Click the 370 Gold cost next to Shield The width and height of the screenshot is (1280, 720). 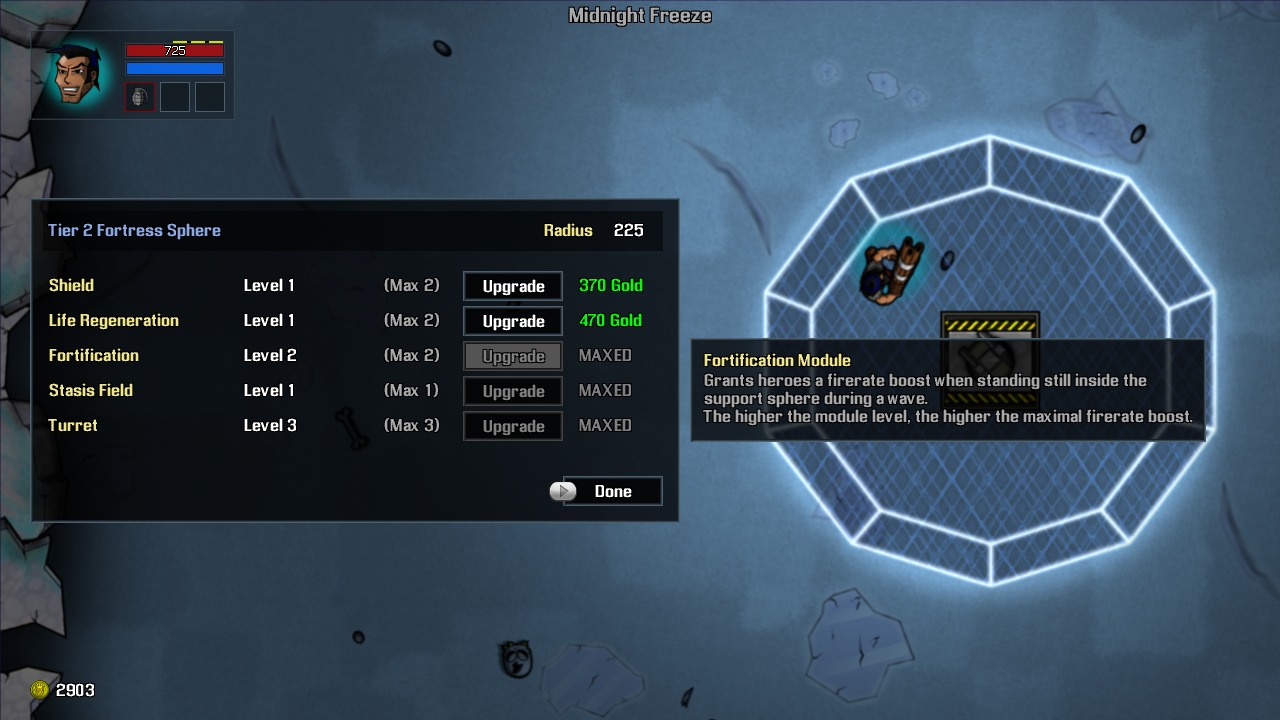coord(610,285)
